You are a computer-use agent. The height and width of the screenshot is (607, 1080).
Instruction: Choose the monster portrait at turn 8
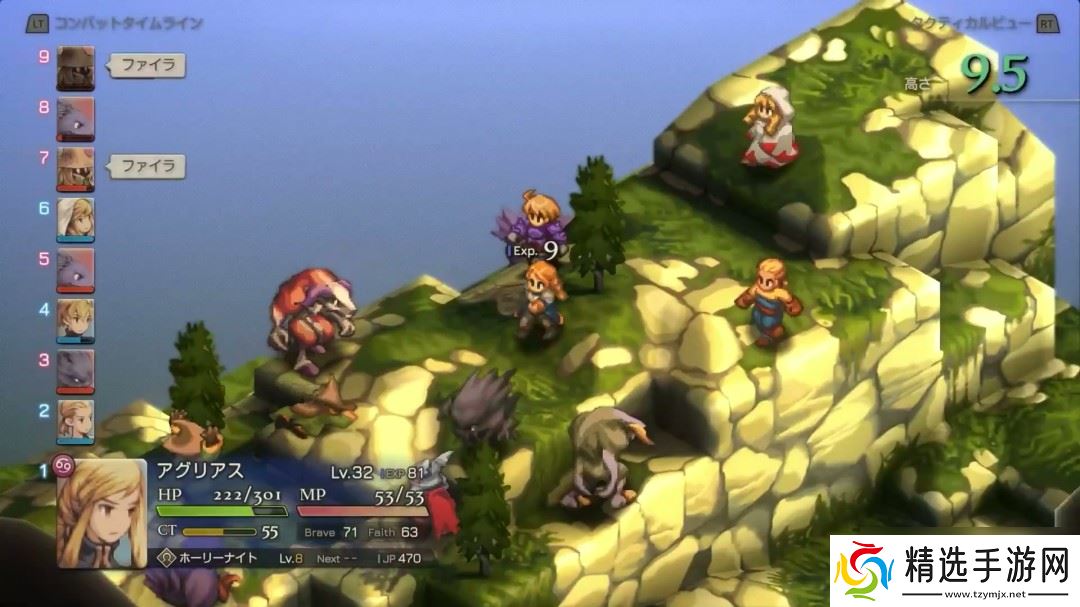pos(76,116)
